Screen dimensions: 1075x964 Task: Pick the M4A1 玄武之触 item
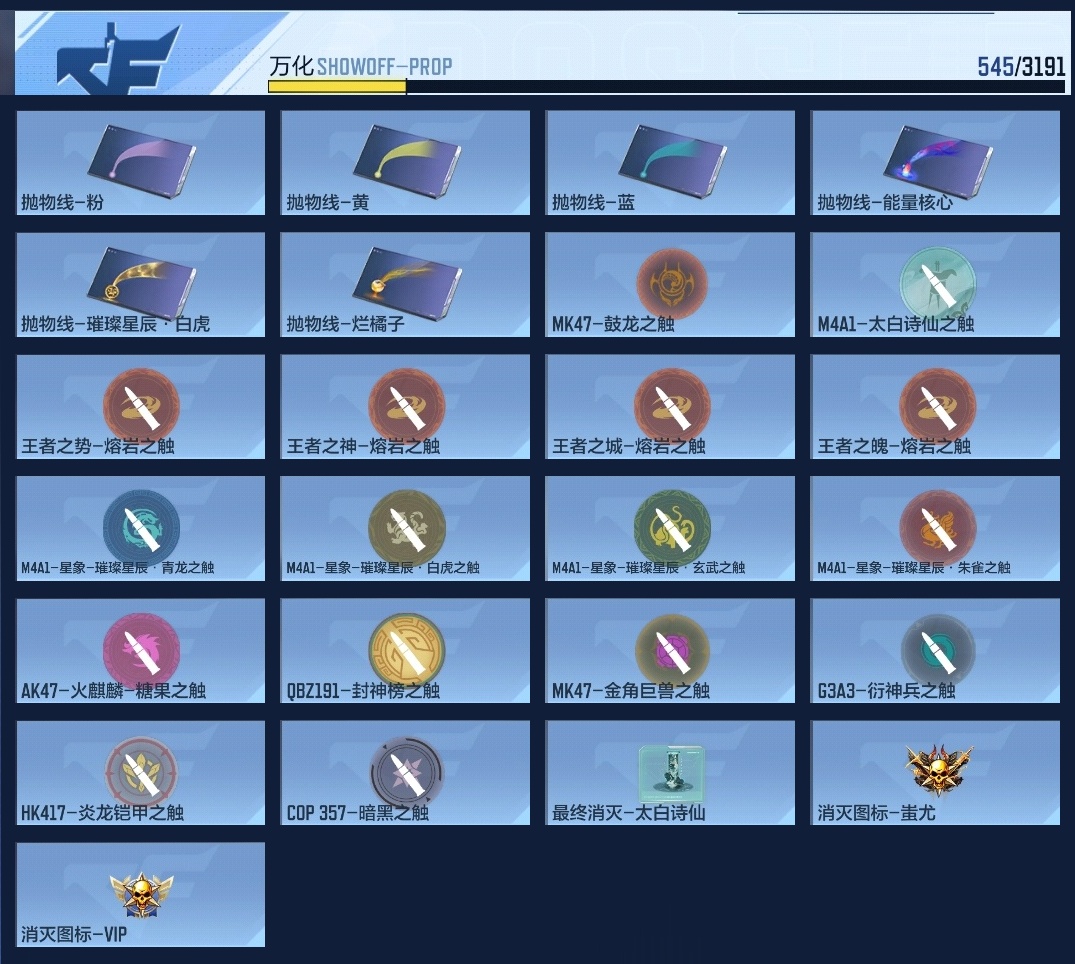(670, 528)
